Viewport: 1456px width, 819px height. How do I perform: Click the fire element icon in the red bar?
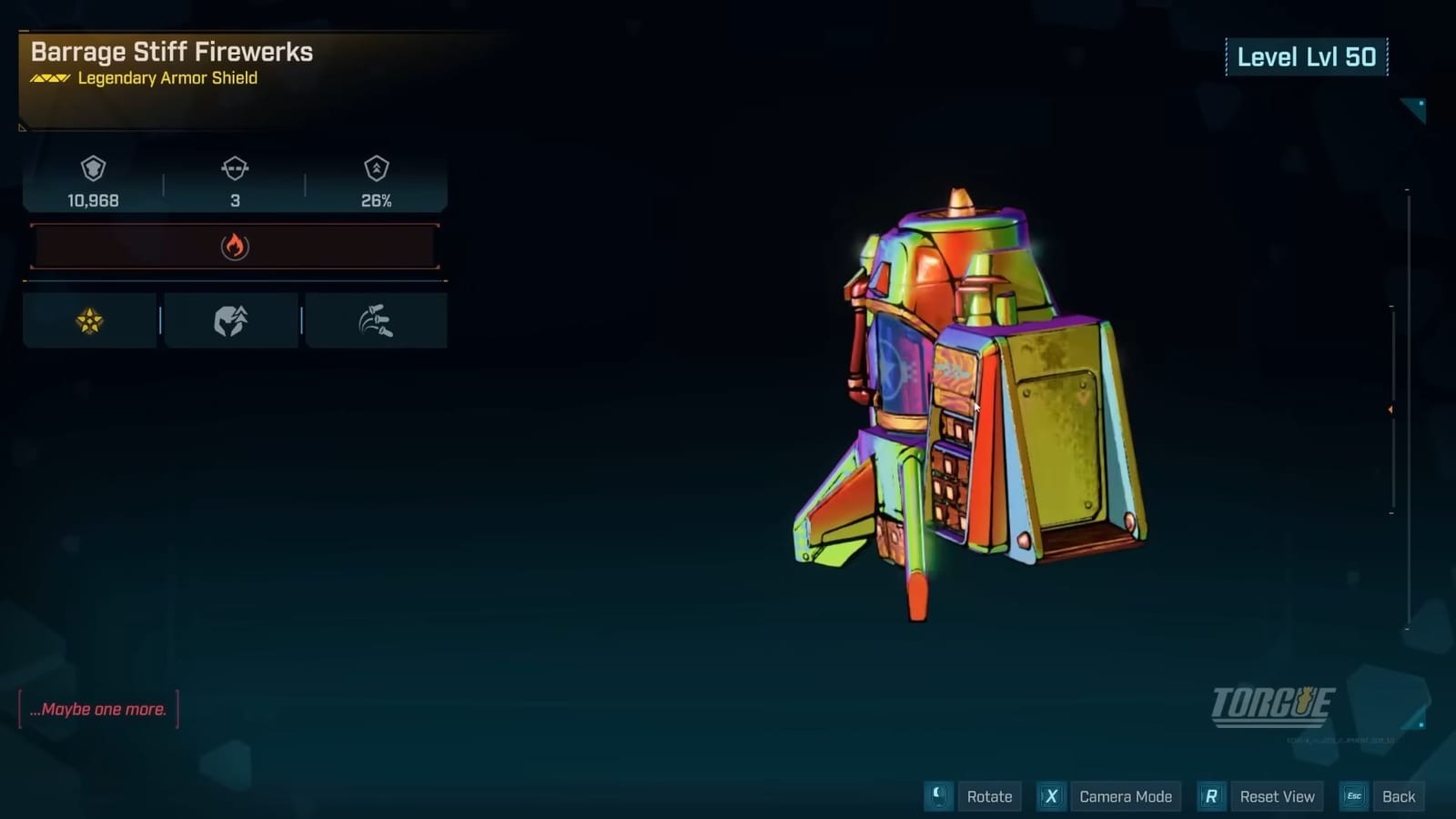(x=236, y=245)
